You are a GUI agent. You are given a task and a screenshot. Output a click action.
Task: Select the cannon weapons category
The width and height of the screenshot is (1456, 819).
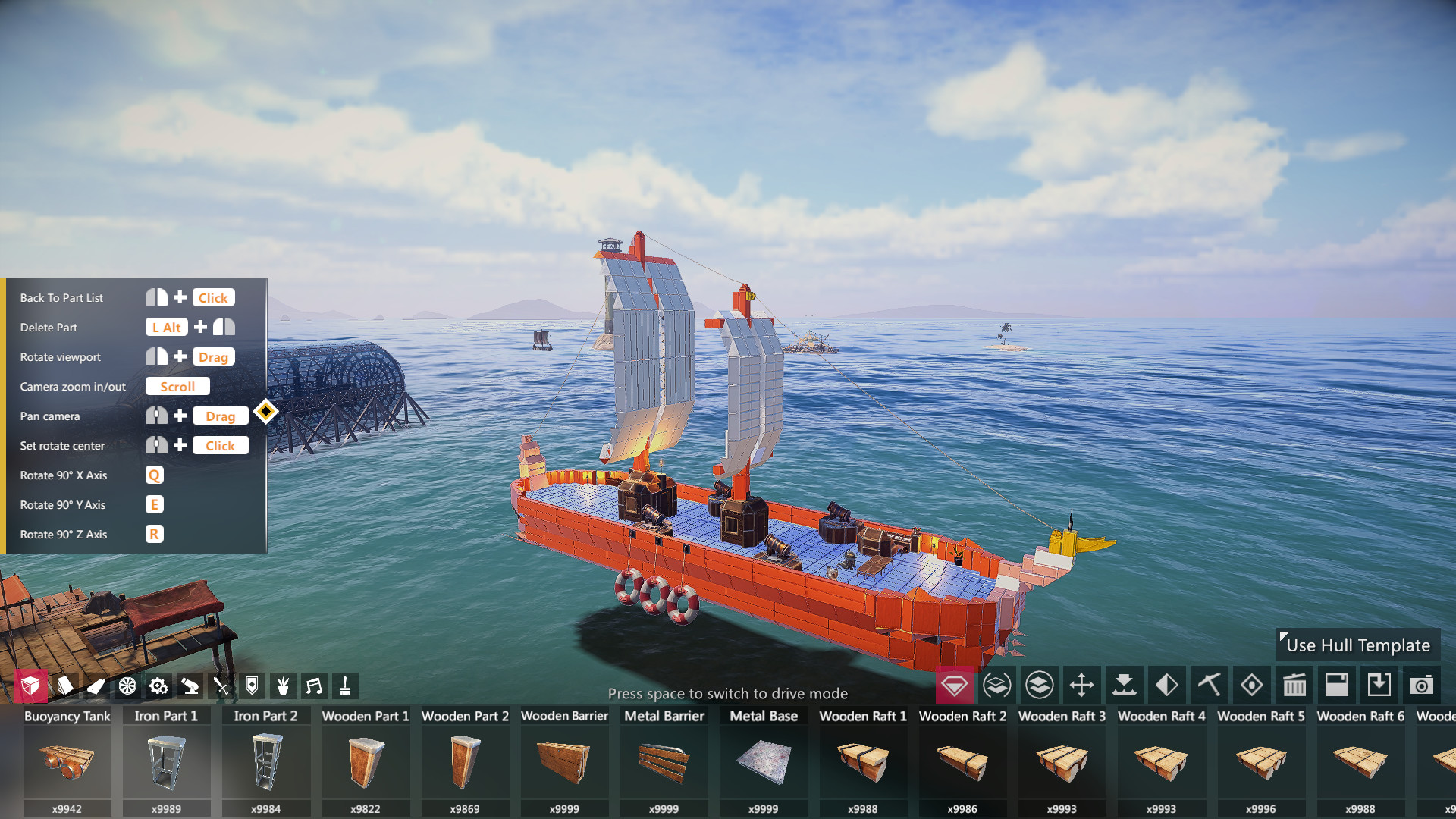(x=190, y=686)
